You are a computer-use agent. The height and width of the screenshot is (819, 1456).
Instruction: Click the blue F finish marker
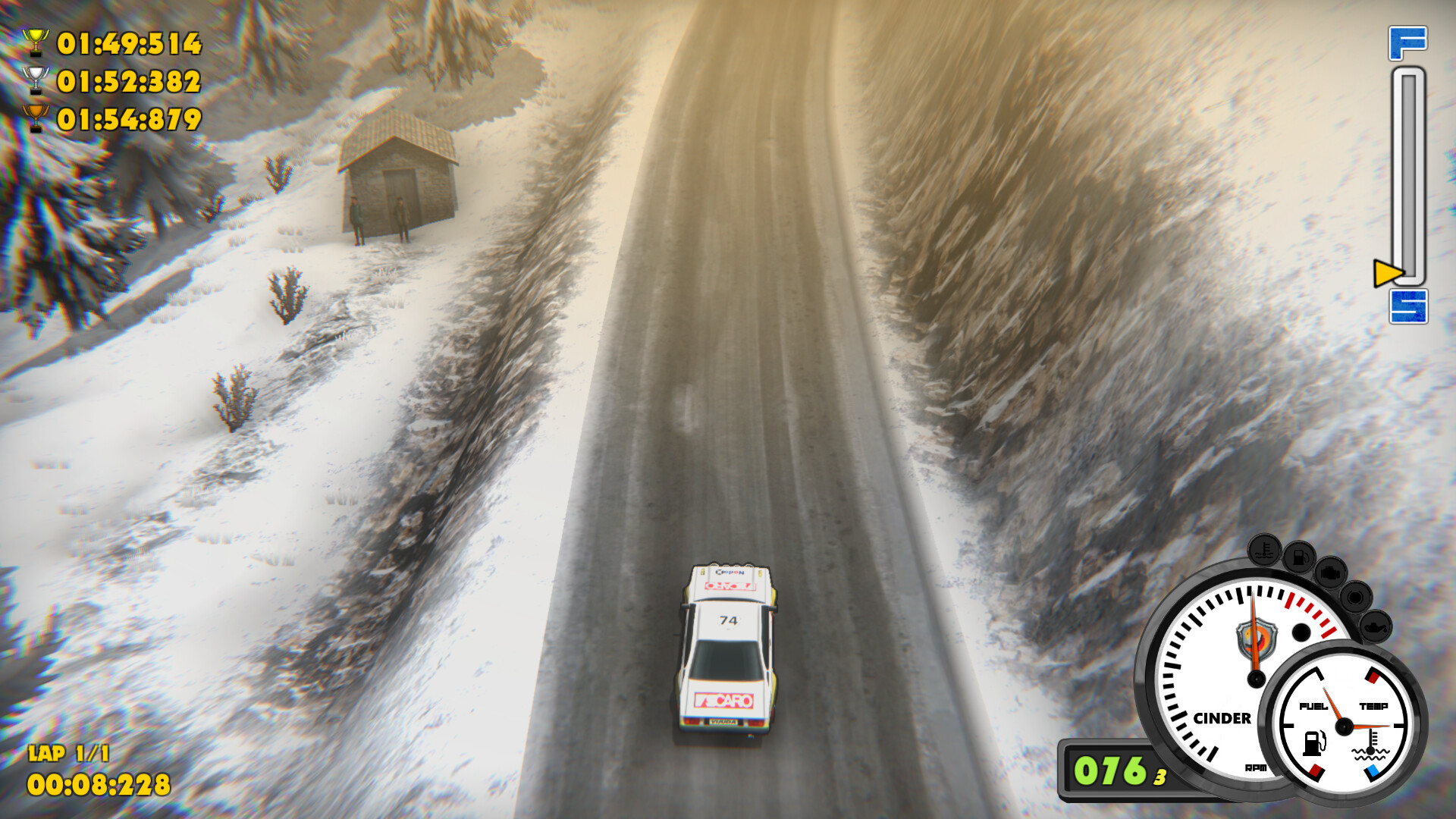(1407, 43)
